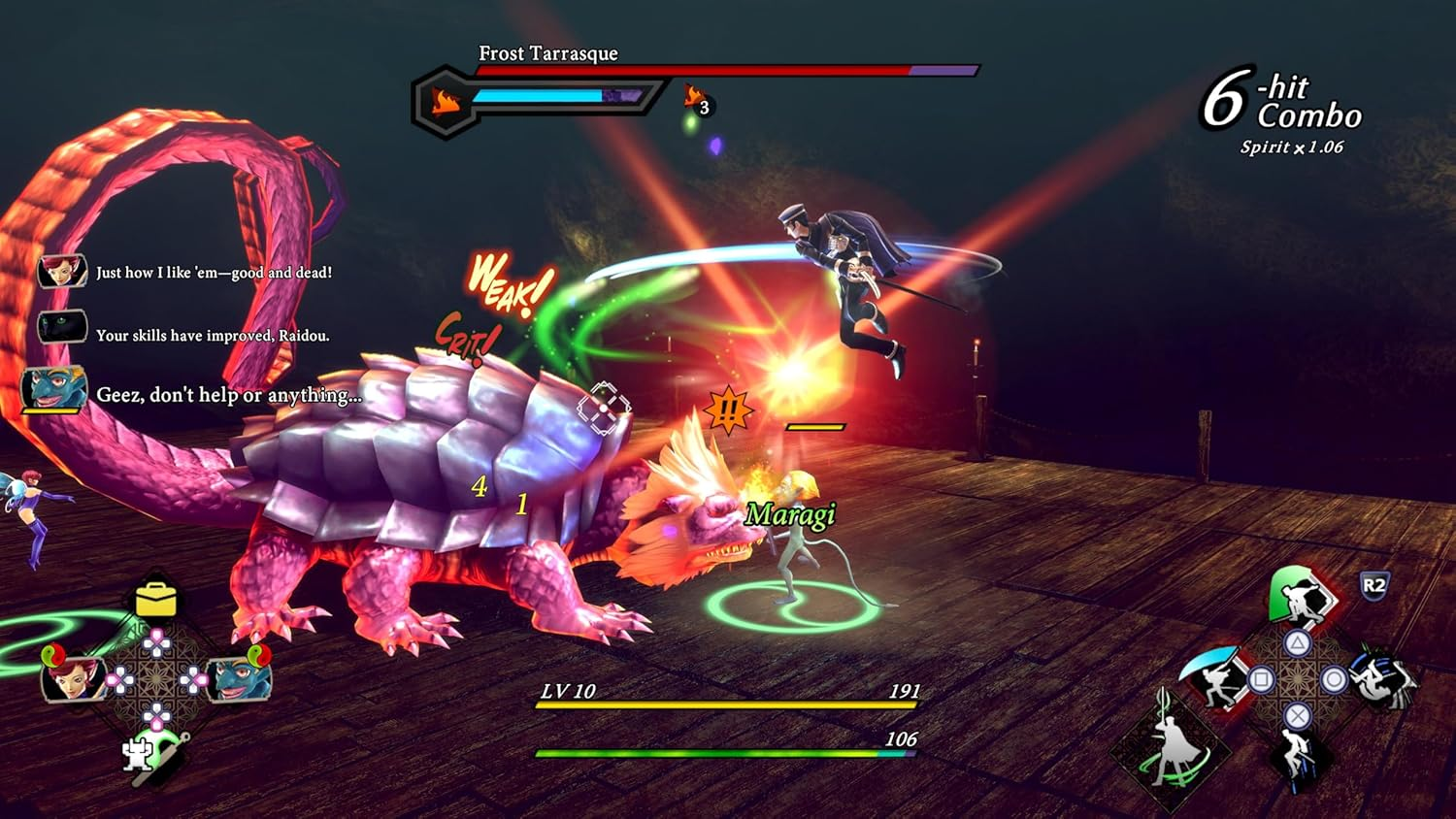Click the flame weakness emblem beside boss HP bar
Screen dimensions: 1456x819
click(x=445, y=99)
